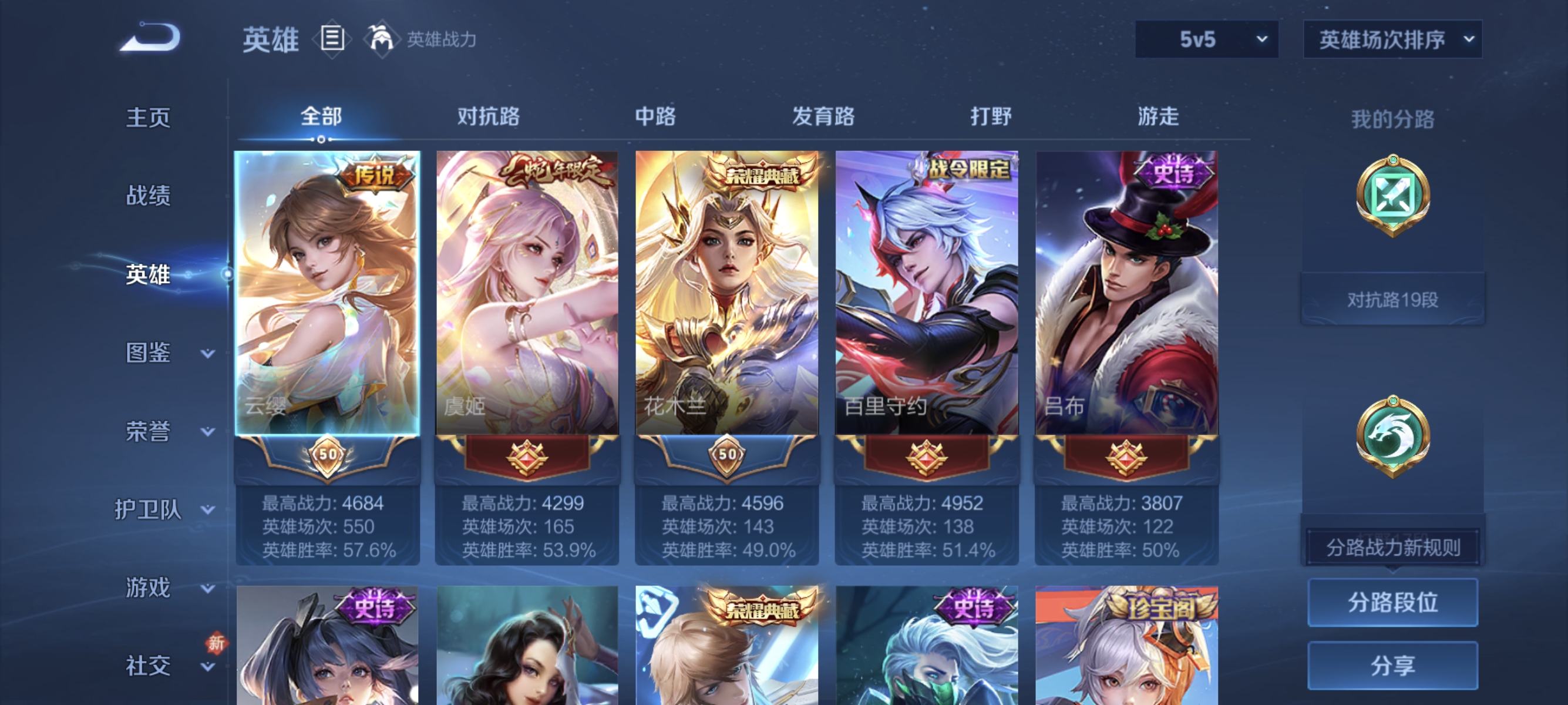Open 战绩 from the left sidebar
1568x705 pixels.
pyautogui.click(x=148, y=197)
